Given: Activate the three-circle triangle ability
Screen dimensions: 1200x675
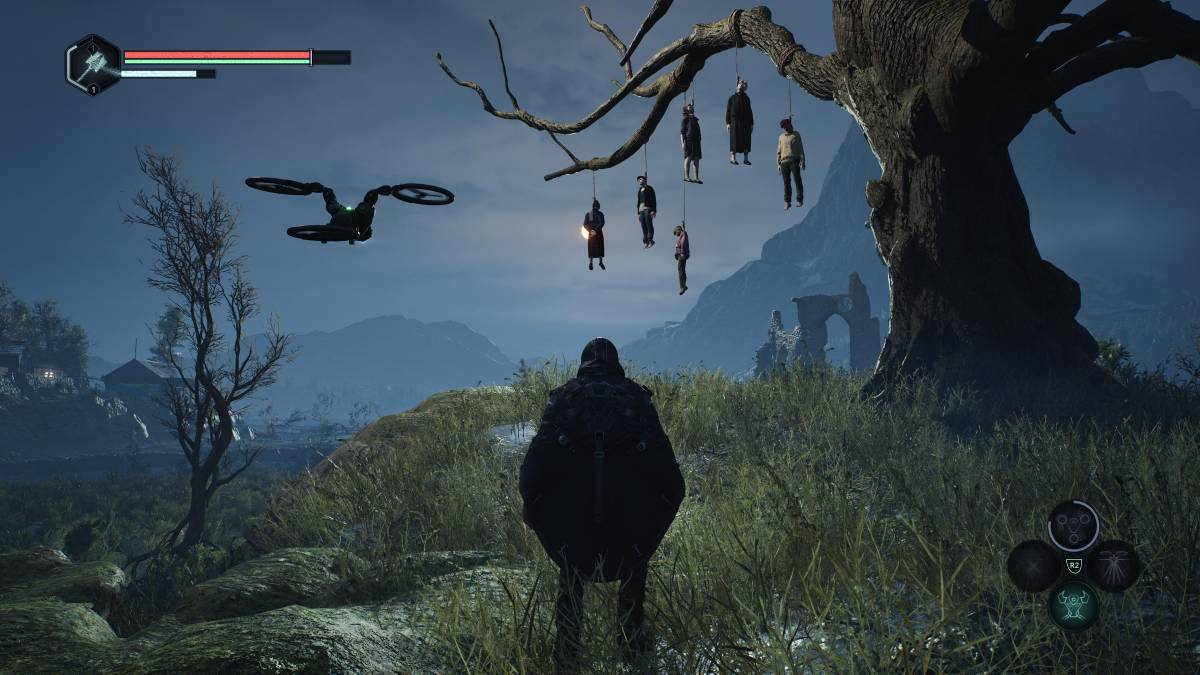Looking at the screenshot, I should click(1073, 526).
